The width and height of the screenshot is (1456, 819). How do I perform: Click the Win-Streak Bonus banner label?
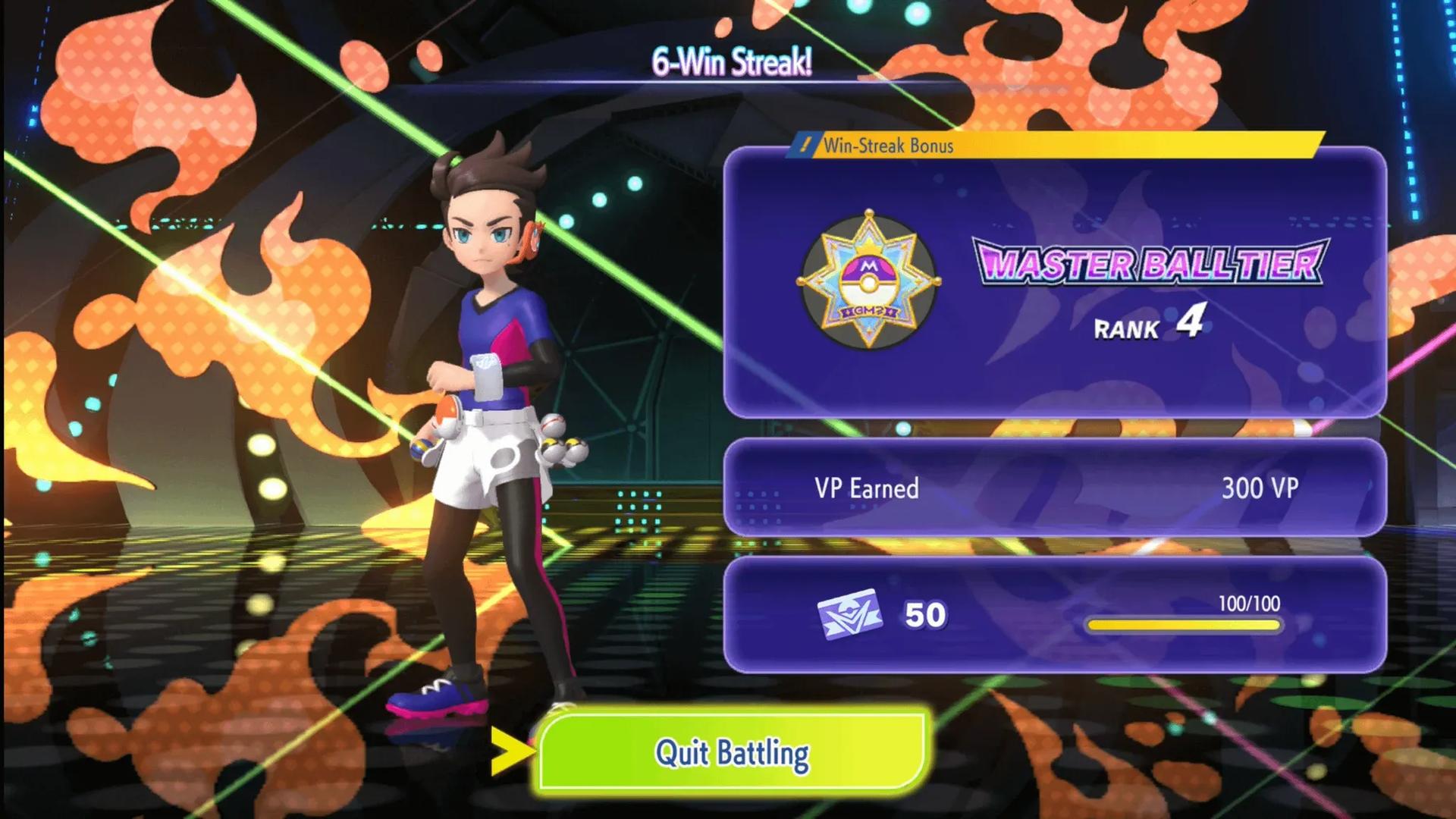coord(887,146)
